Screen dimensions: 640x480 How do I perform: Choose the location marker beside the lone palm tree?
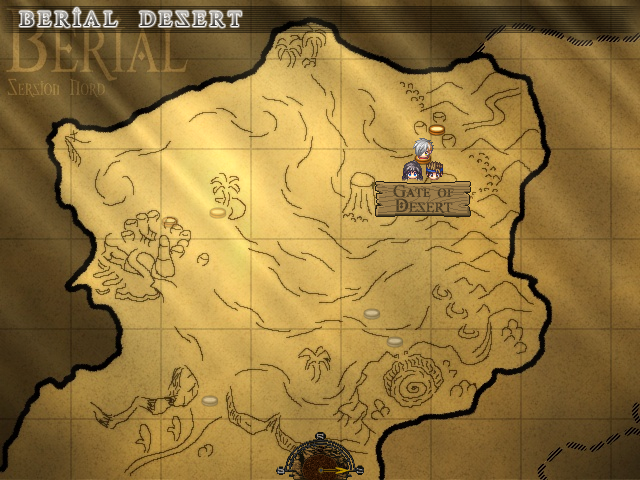click(x=218, y=212)
